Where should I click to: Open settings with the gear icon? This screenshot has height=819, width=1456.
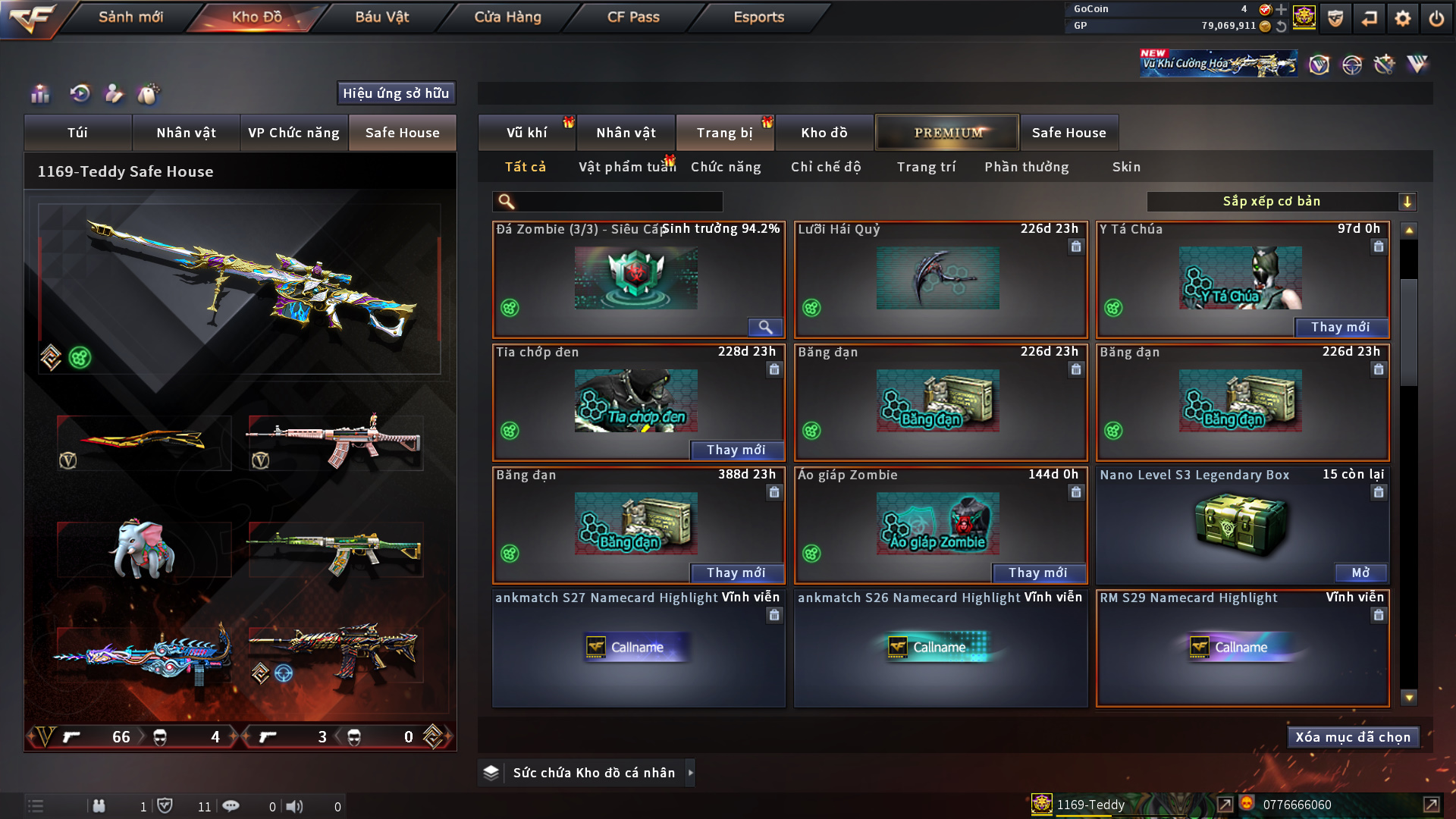coord(1402,18)
